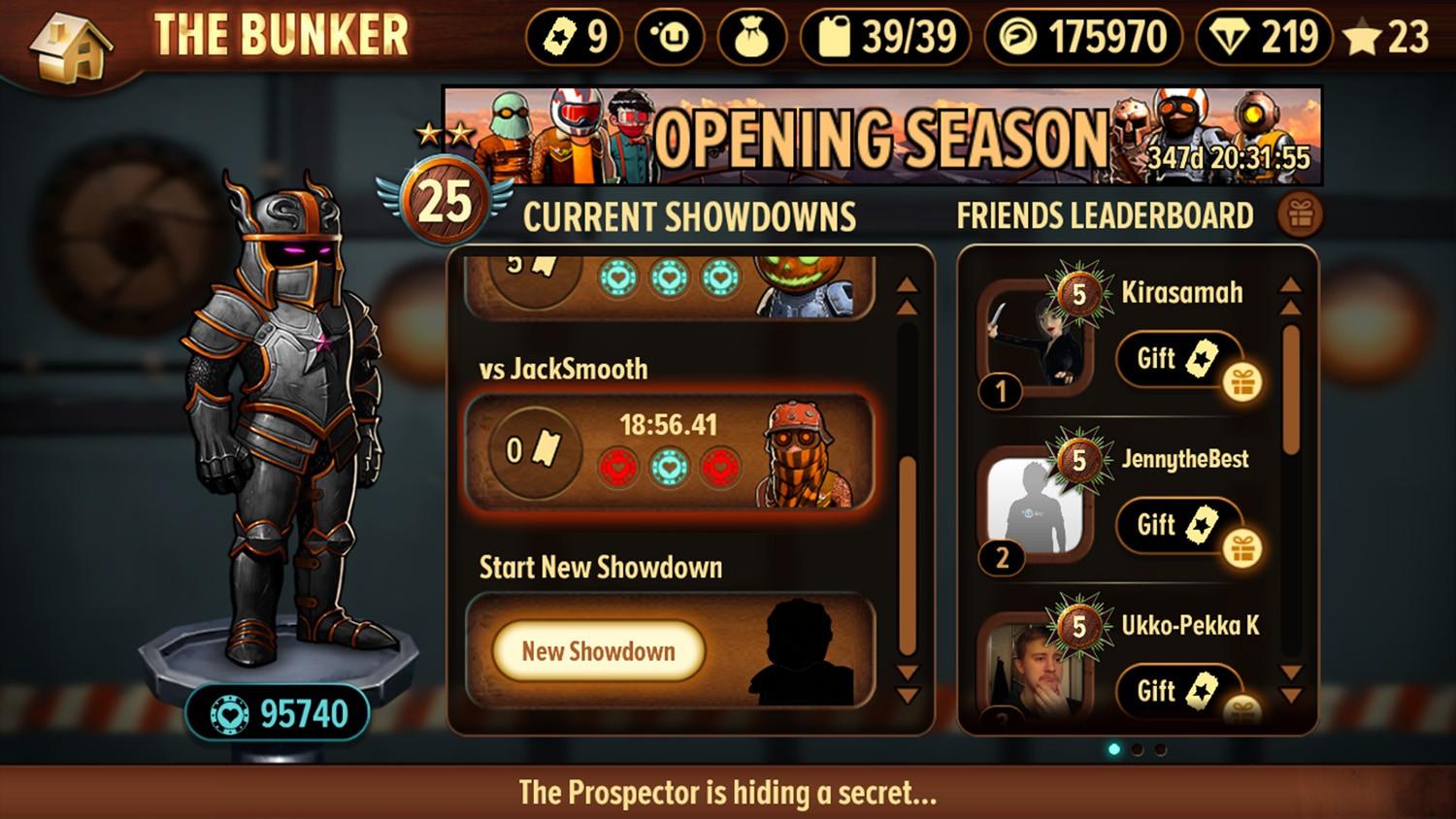1456x819 pixels.
Task: Tap the gem balance showing 219
Action: [1265, 38]
